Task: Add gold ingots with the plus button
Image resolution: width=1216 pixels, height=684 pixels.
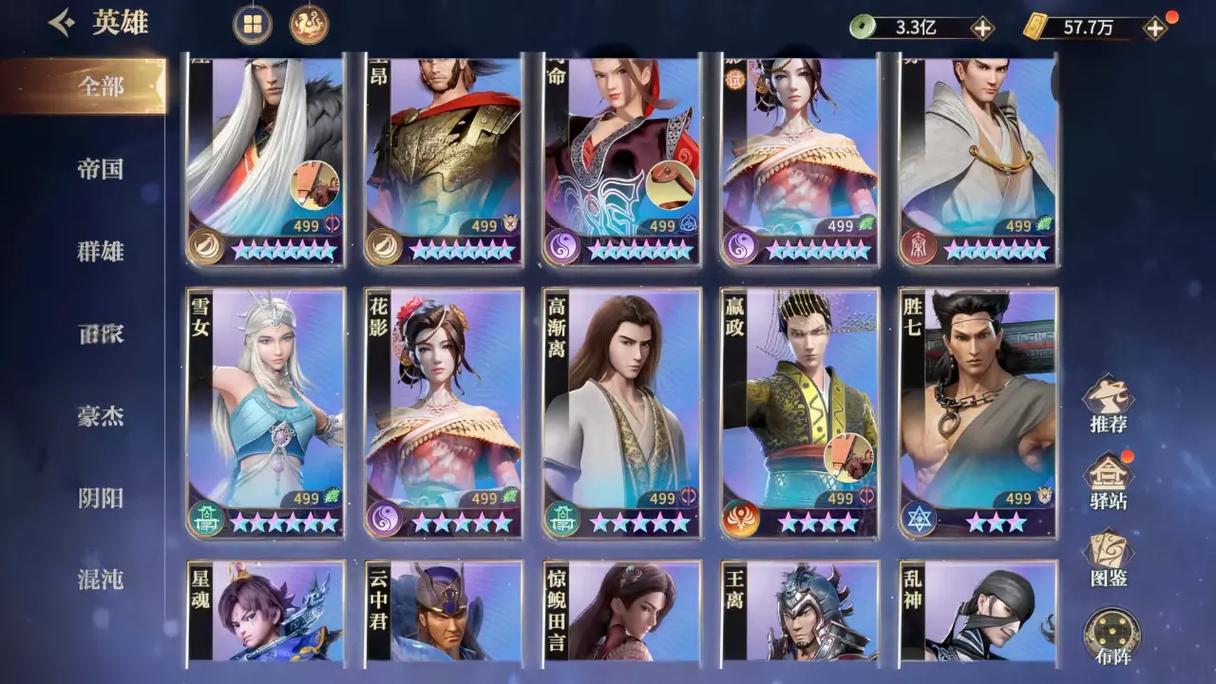Action: click(1155, 28)
